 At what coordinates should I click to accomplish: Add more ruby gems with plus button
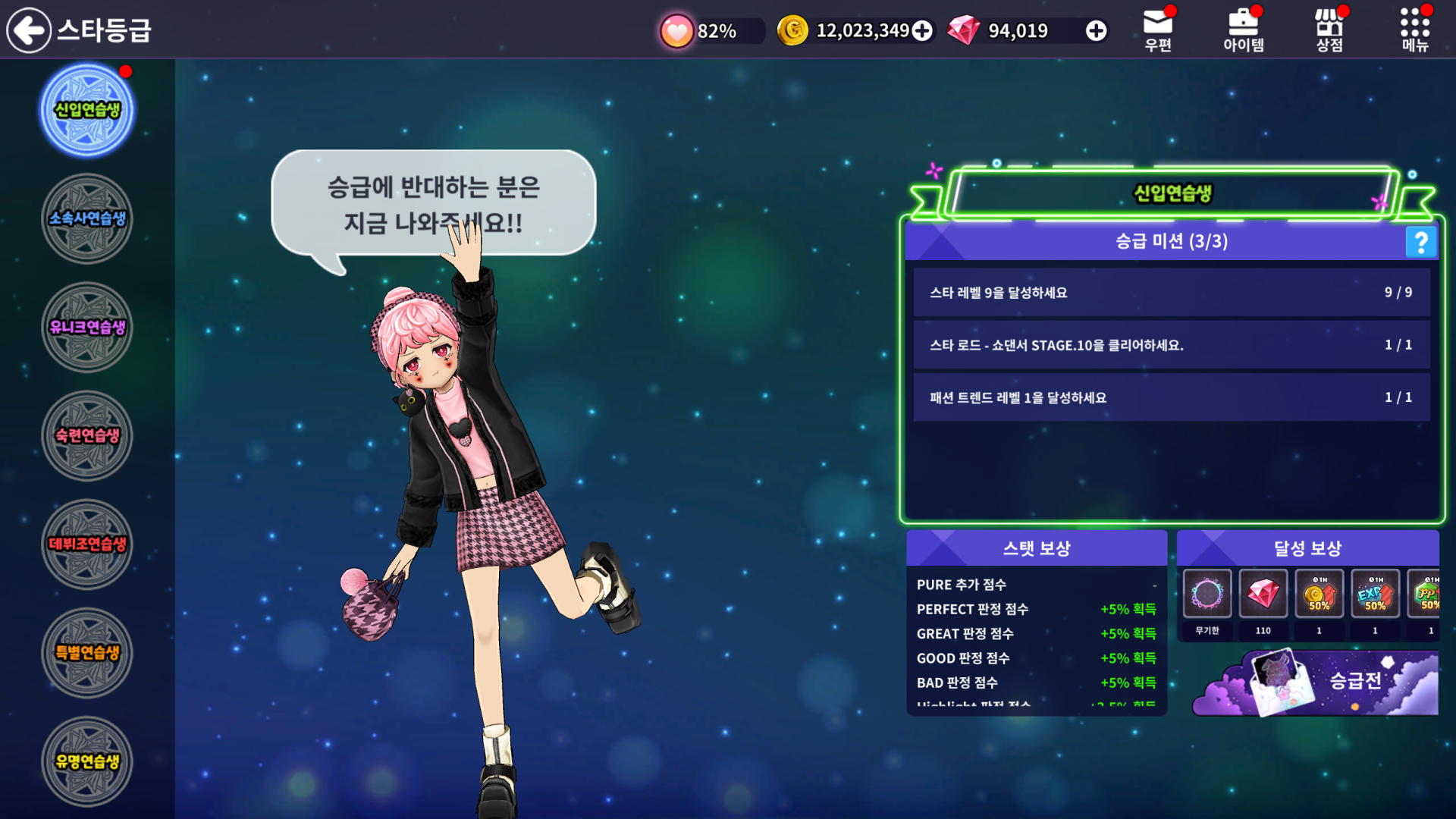point(1096,31)
